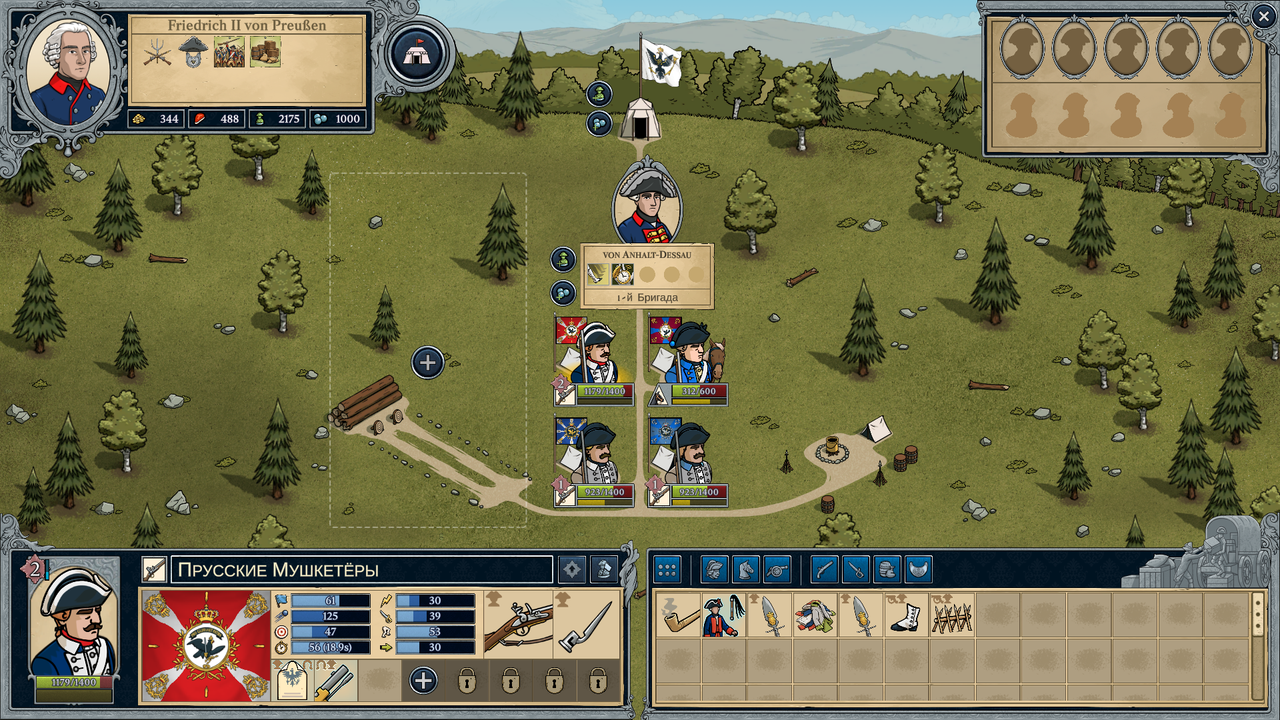Select the cavalry unit with 312/600 strength
The image size is (1280, 720).
click(x=689, y=358)
